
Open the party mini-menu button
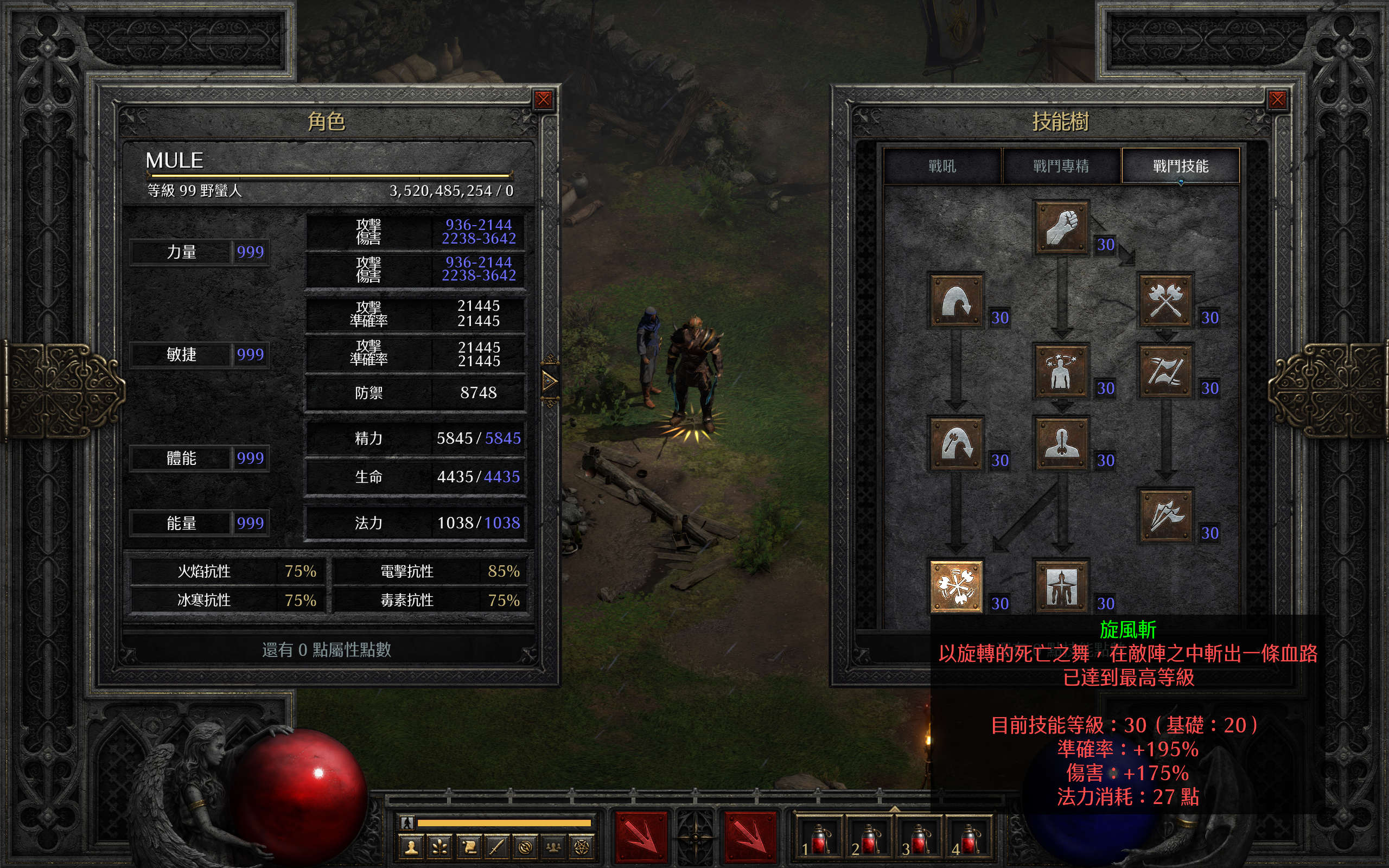(x=553, y=847)
